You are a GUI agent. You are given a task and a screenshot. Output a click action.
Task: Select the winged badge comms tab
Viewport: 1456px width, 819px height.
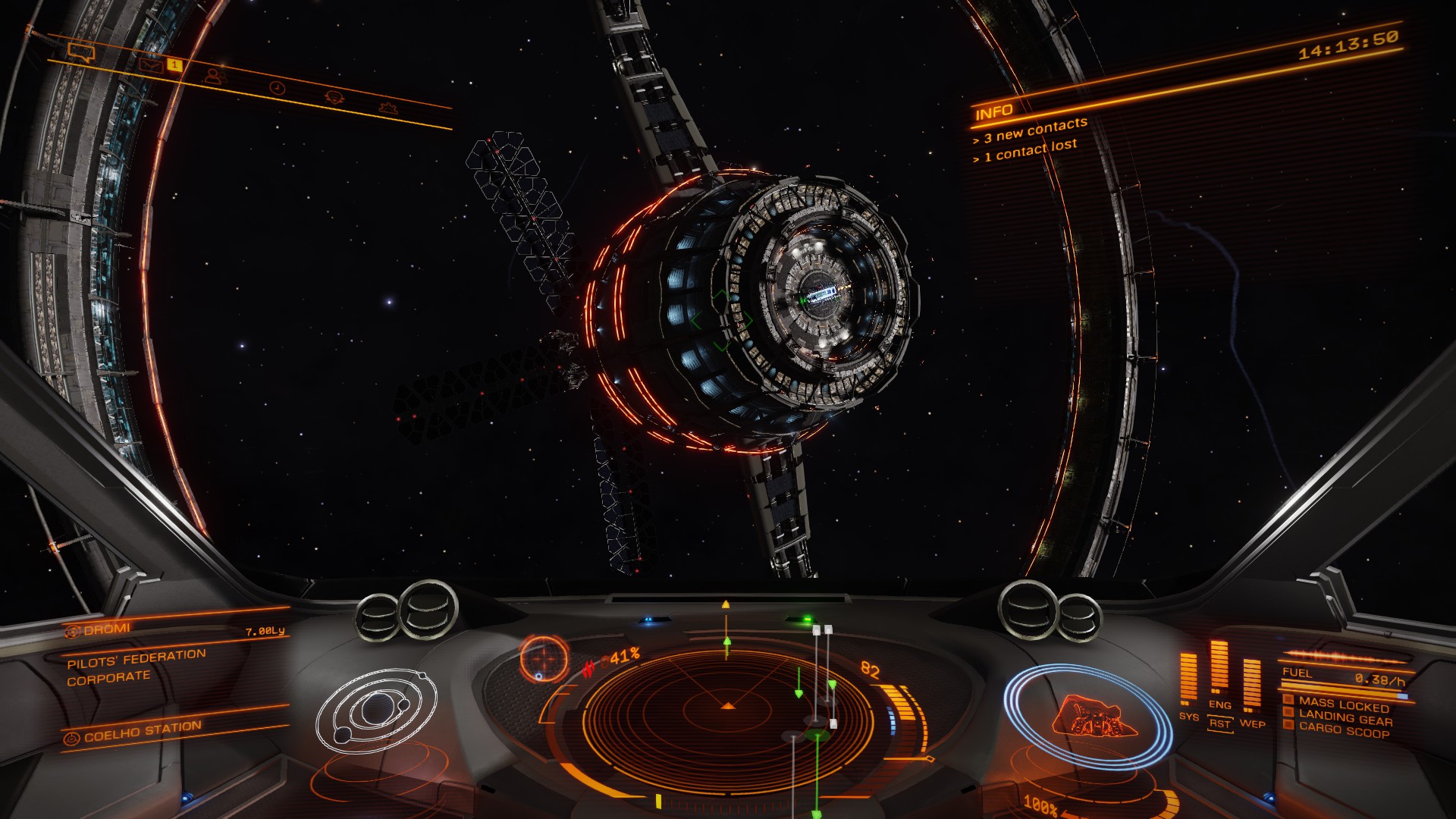pyautogui.click(x=334, y=97)
